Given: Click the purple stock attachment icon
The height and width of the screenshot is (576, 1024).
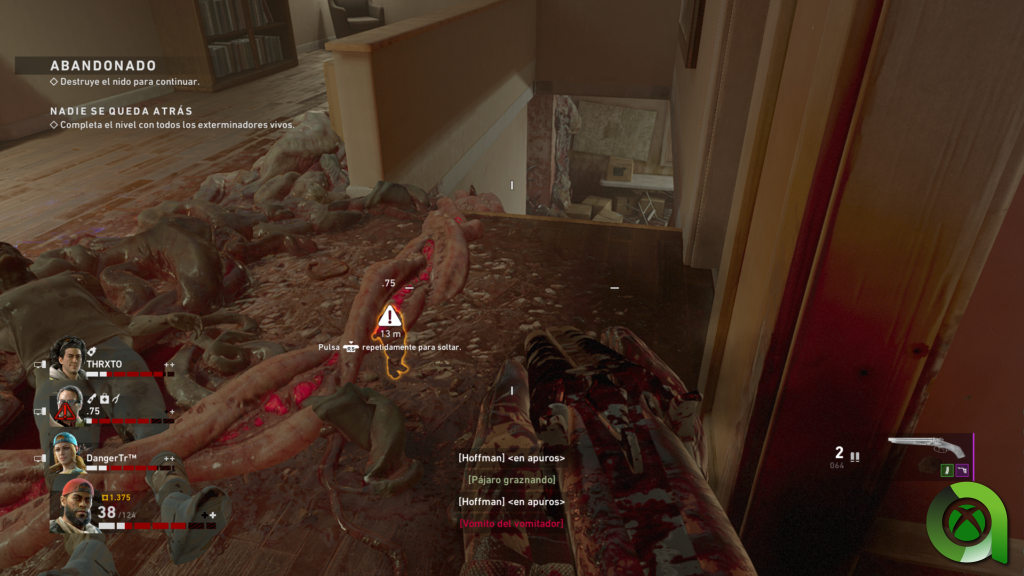Looking at the screenshot, I should tap(962, 470).
